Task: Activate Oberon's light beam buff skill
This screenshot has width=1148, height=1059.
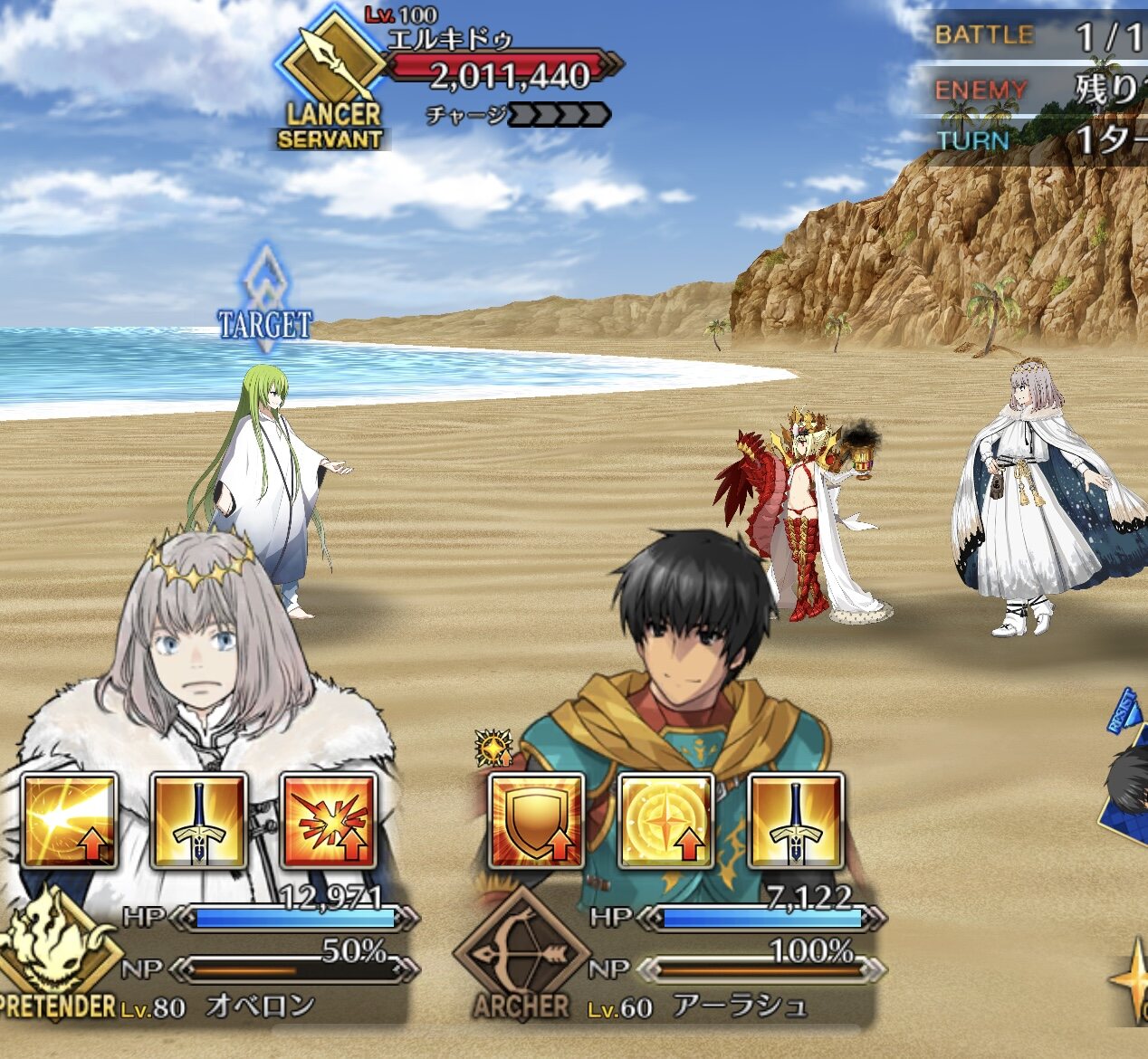Action: point(70,821)
